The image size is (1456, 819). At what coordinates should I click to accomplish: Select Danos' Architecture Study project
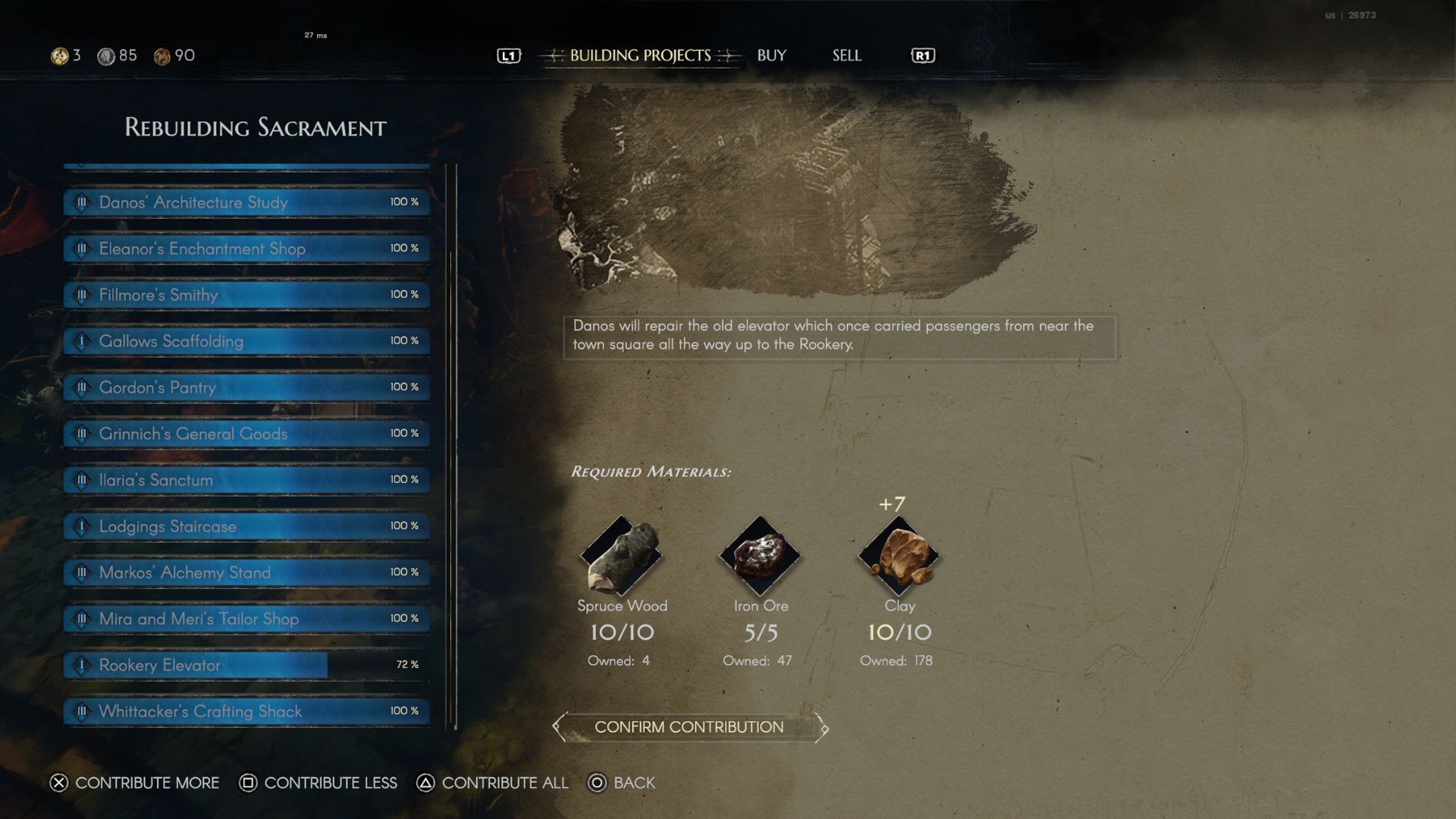(246, 202)
